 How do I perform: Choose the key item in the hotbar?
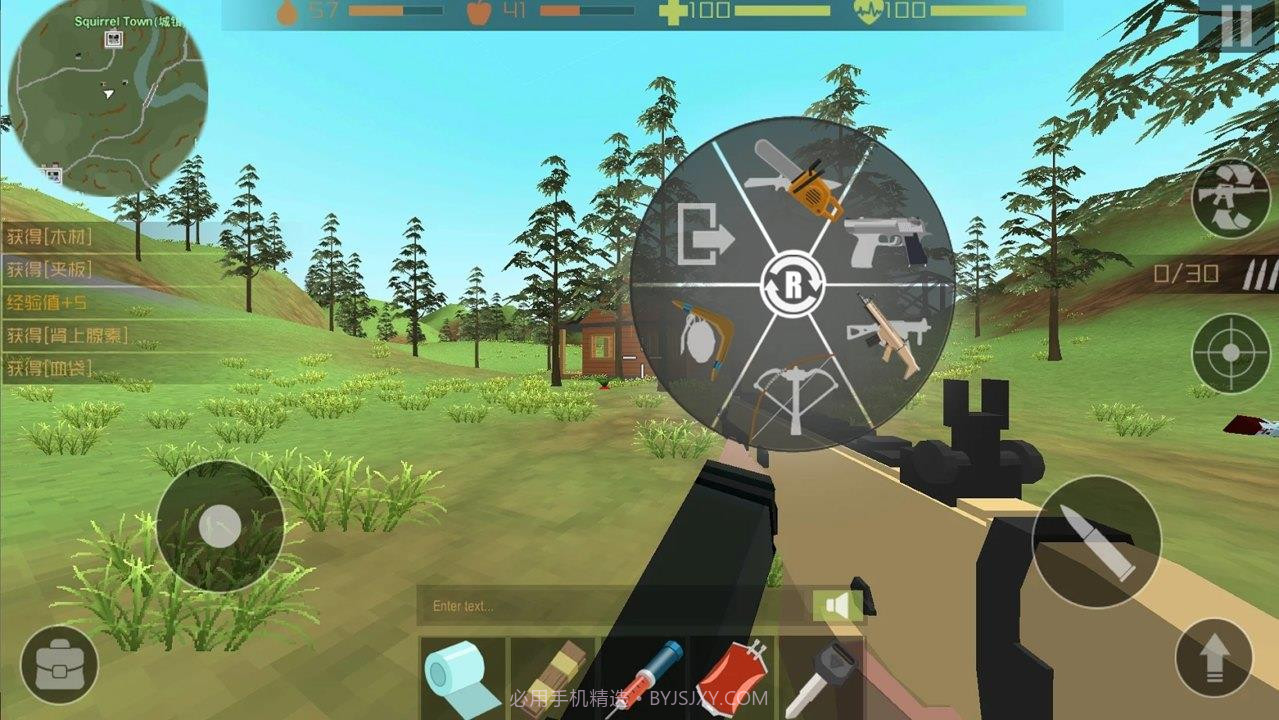tap(820, 678)
